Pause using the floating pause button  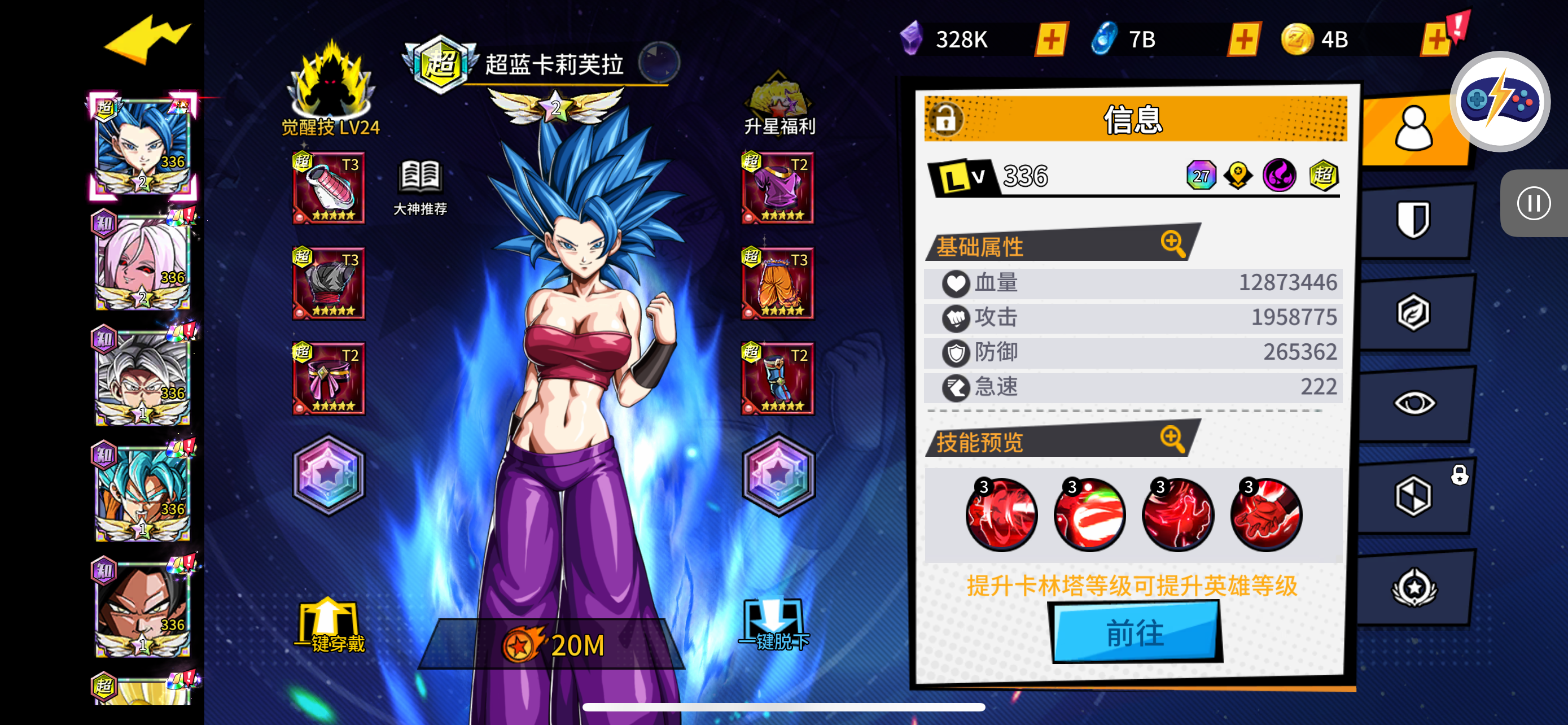[1532, 203]
